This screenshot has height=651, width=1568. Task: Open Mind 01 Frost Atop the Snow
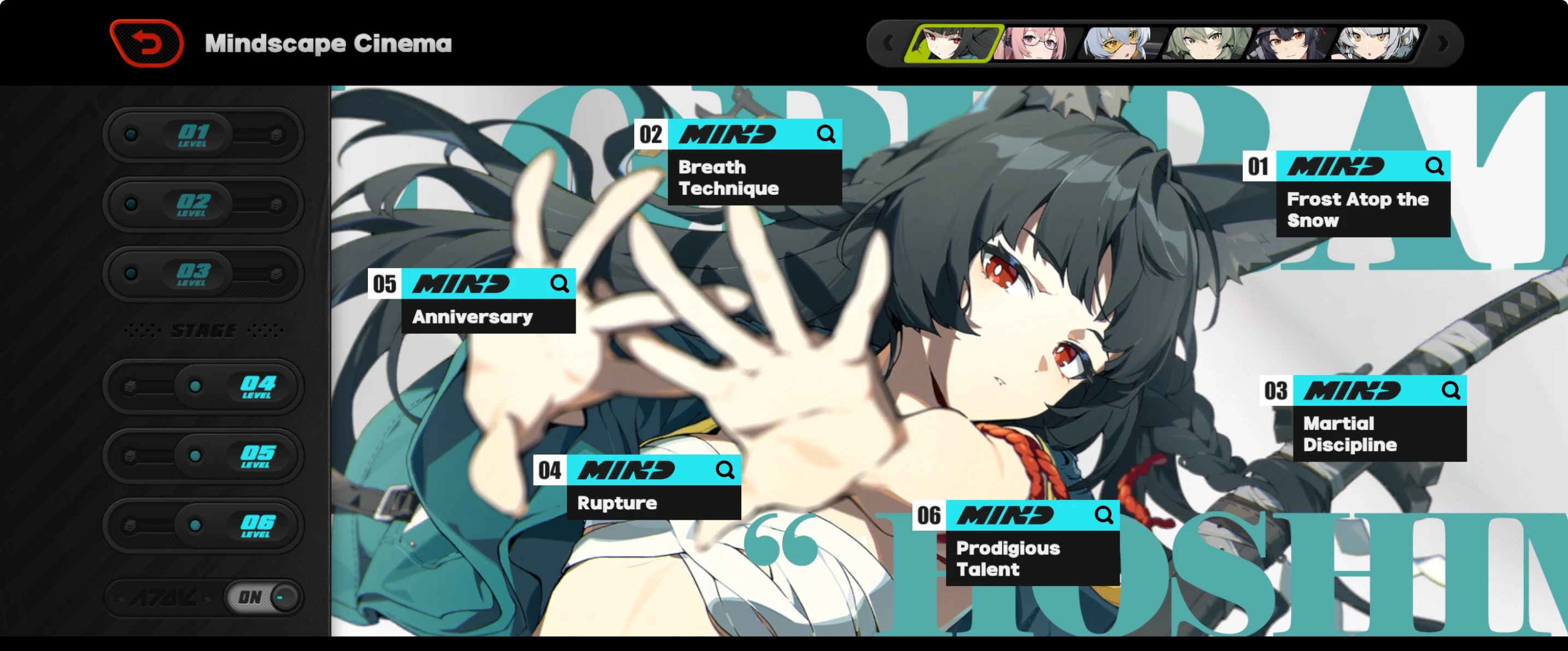tap(1362, 194)
